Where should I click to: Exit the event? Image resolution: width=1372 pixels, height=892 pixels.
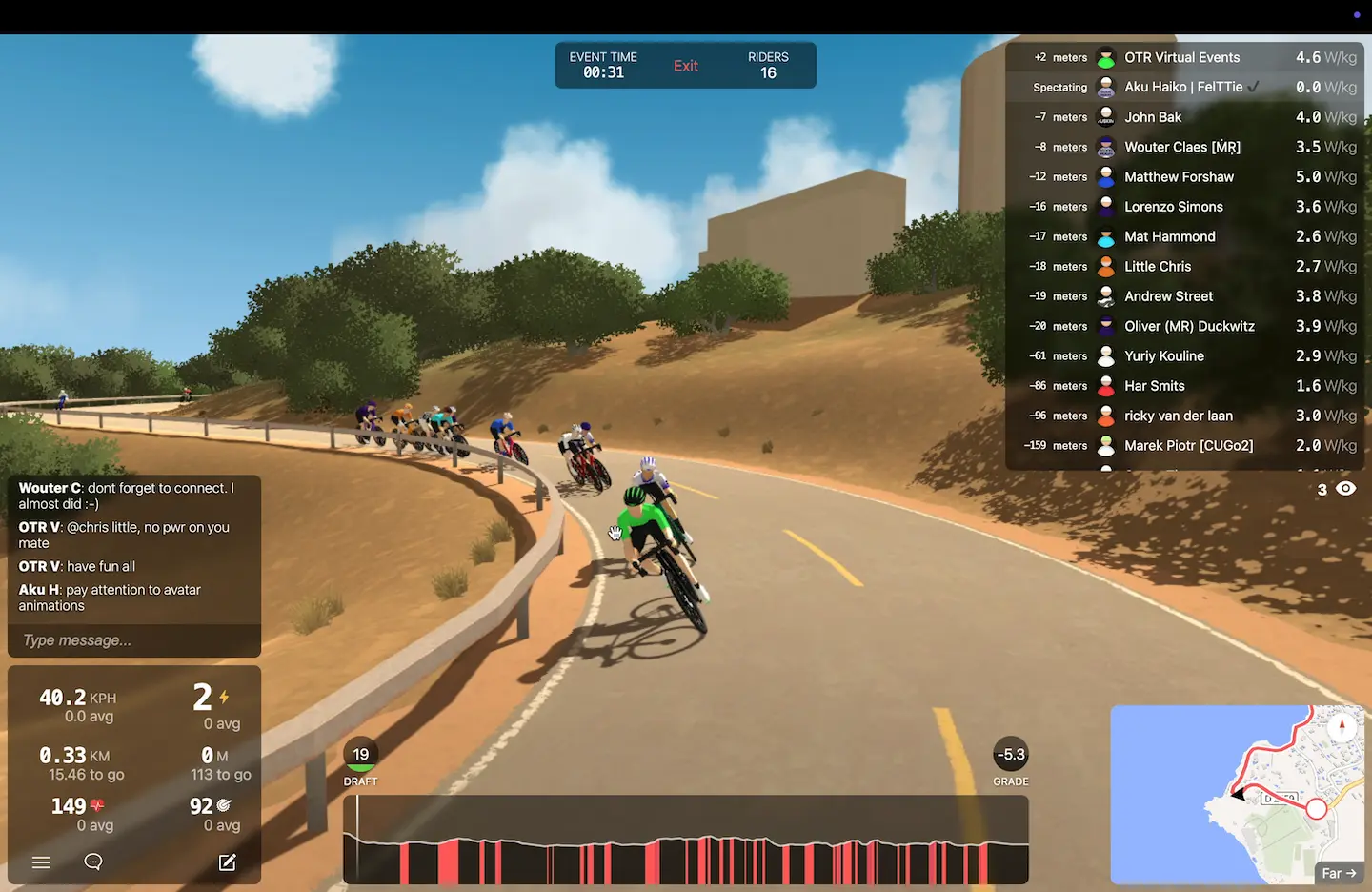click(x=685, y=66)
